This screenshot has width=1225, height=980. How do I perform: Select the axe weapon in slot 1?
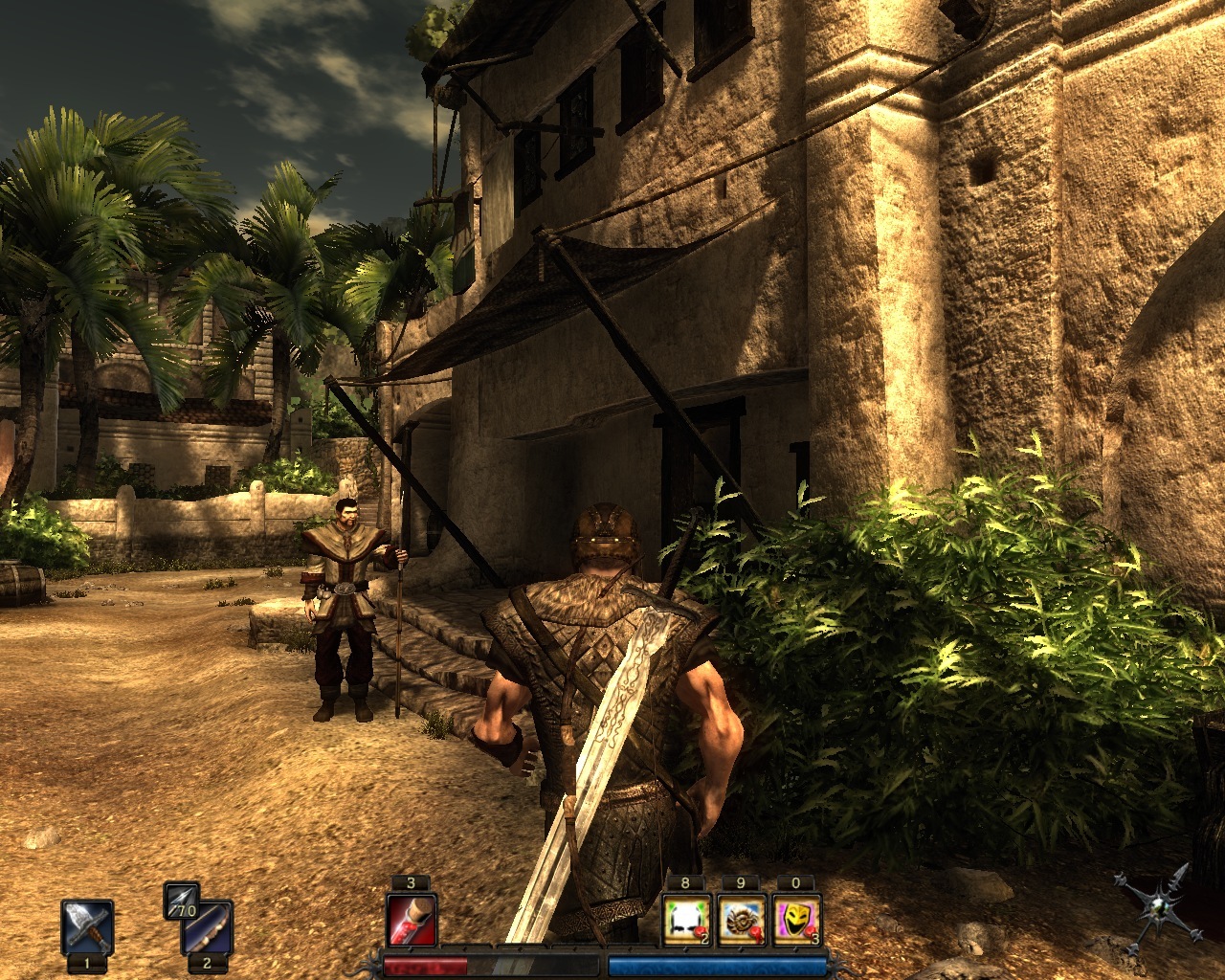coord(87,926)
